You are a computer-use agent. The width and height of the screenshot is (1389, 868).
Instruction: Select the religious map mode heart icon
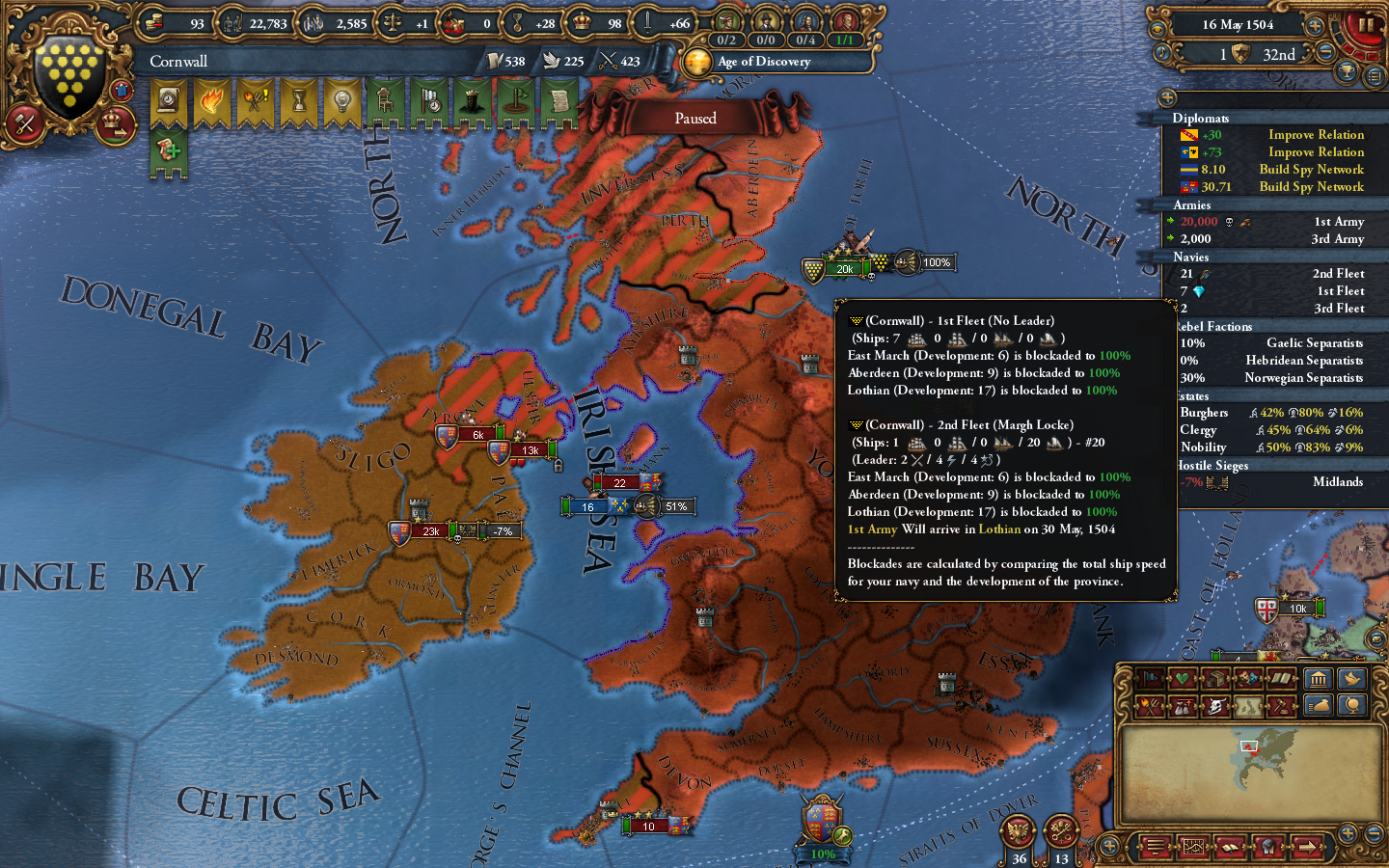pos(1183,679)
